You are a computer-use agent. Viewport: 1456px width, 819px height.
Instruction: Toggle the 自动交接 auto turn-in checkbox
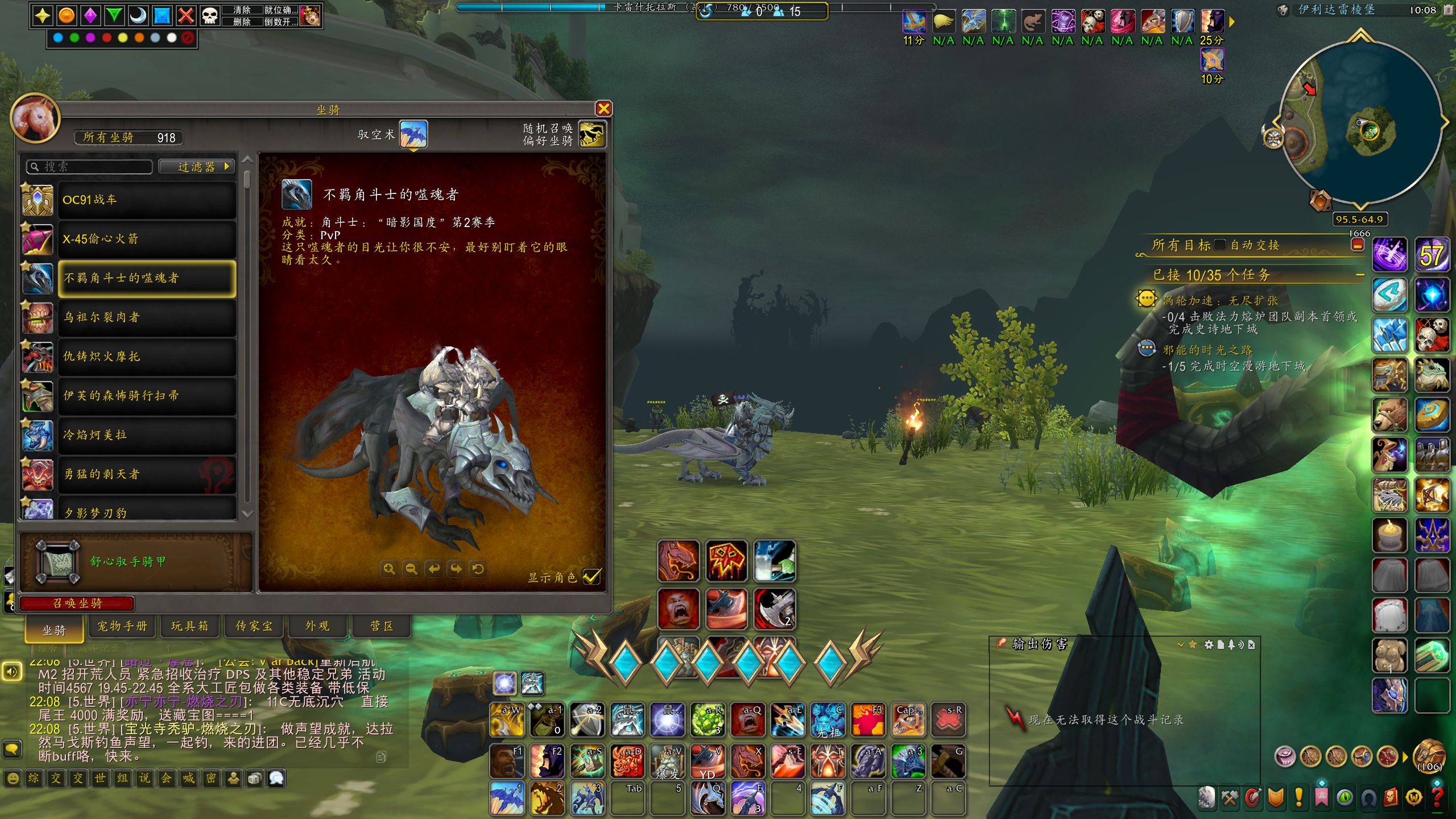point(1220,245)
